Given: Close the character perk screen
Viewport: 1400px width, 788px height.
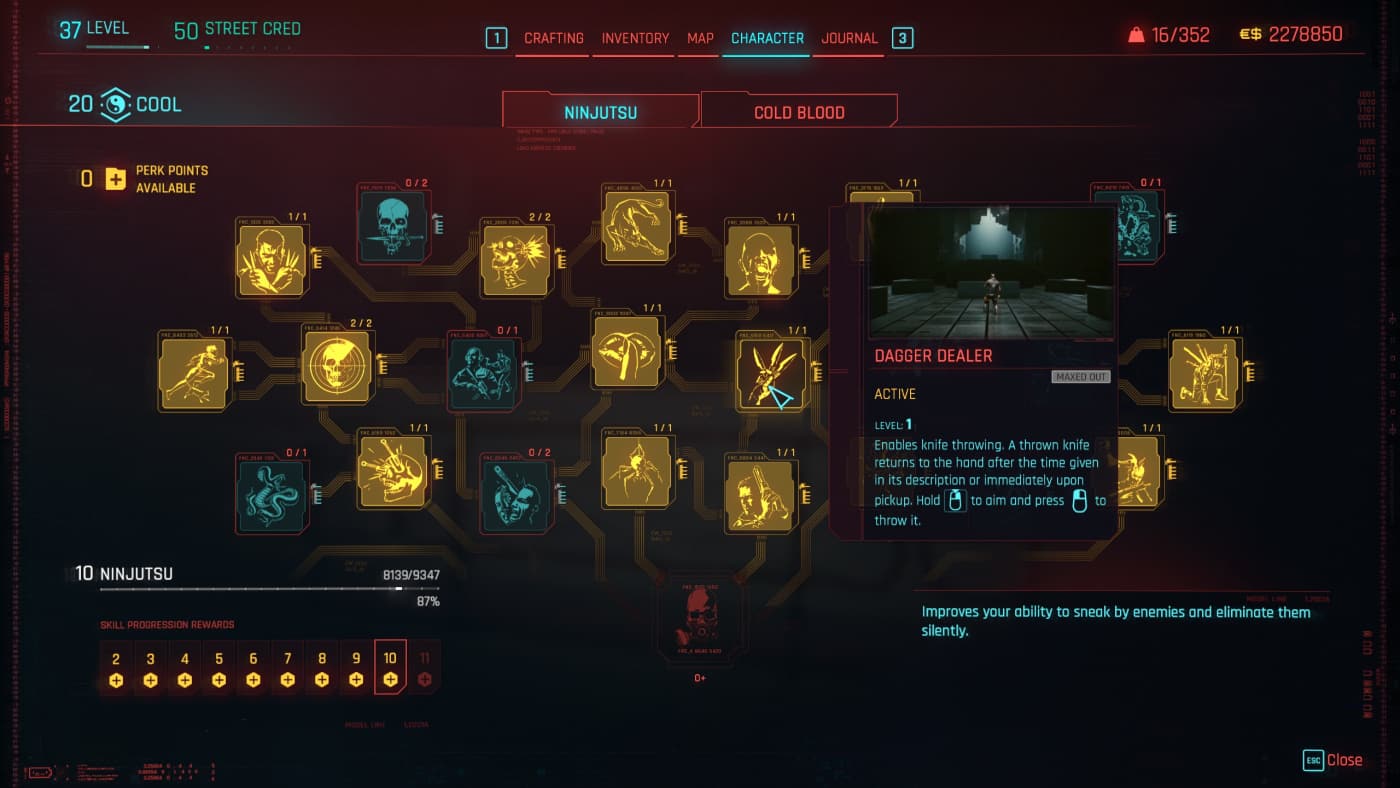Looking at the screenshot, I should click(1333, 760).
